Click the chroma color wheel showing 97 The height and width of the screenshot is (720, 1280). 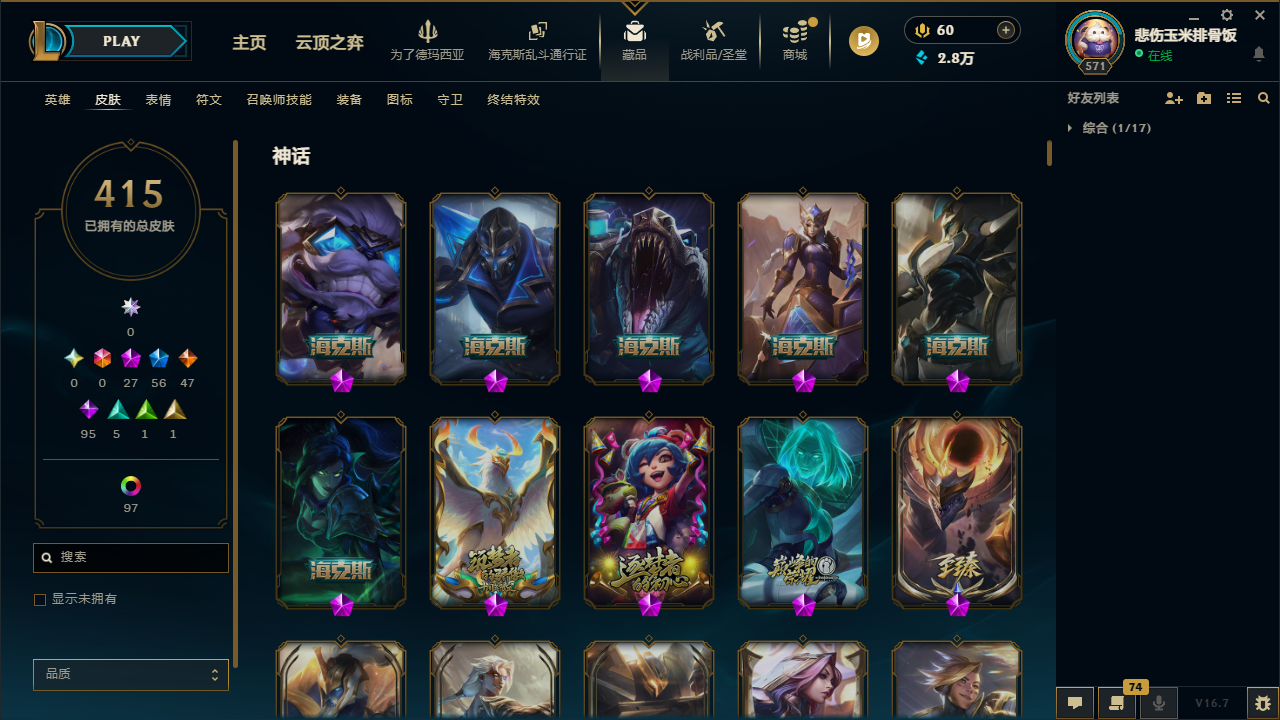pyautogui.click(x=130, y=486)
